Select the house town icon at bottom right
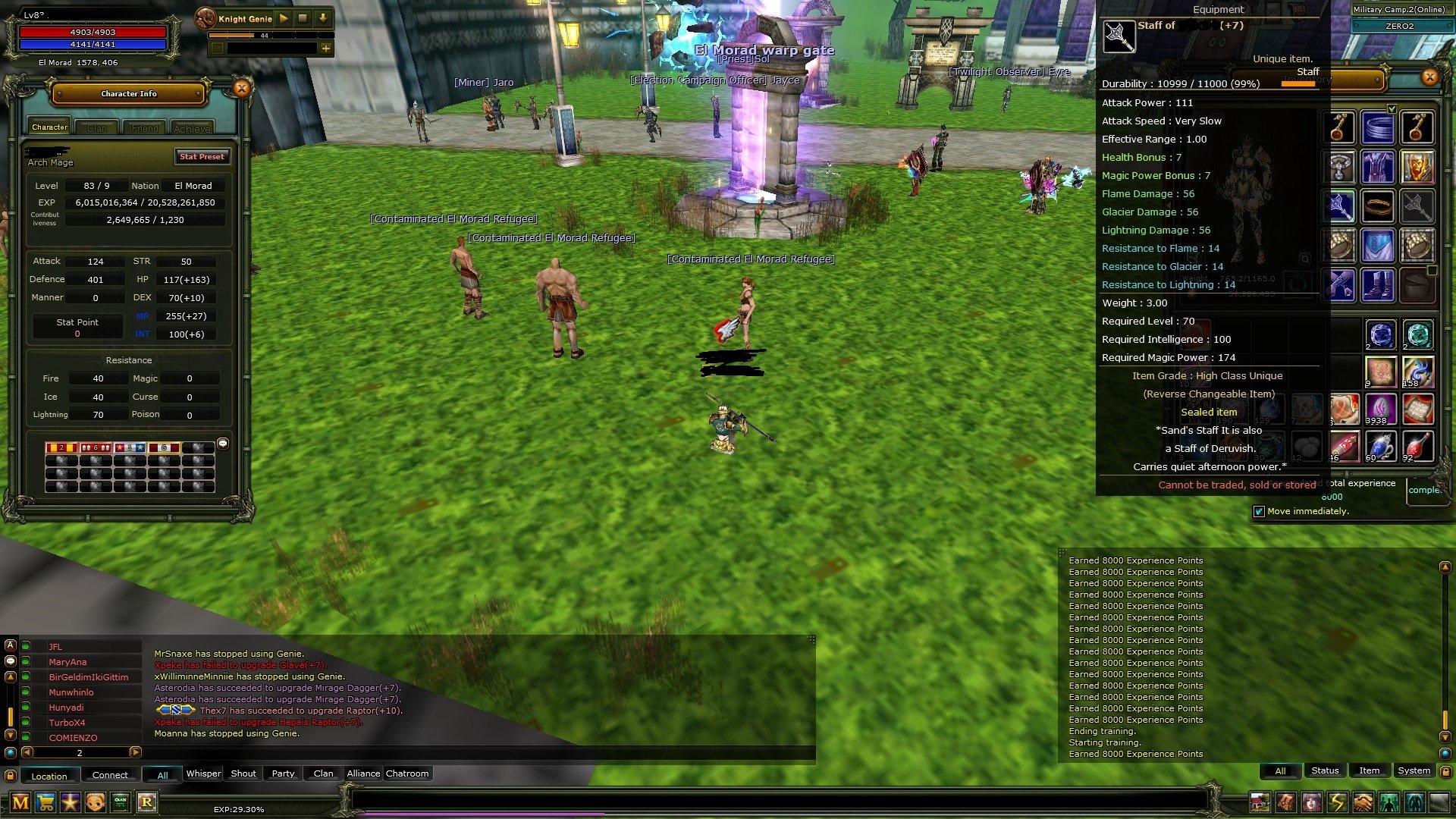This screenshot has width=1456, height=819. [1259, 802]
